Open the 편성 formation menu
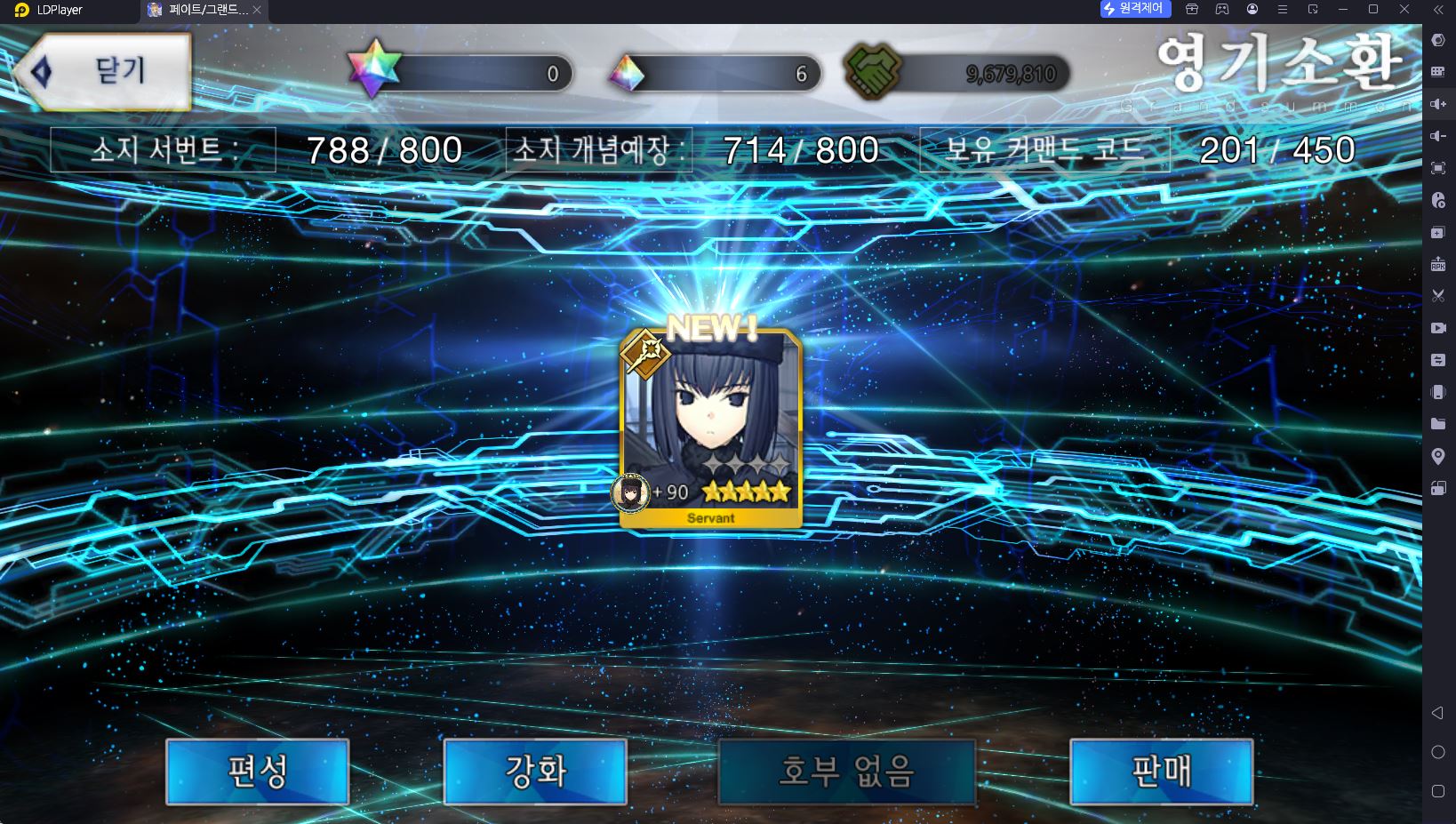 [258, 771]
